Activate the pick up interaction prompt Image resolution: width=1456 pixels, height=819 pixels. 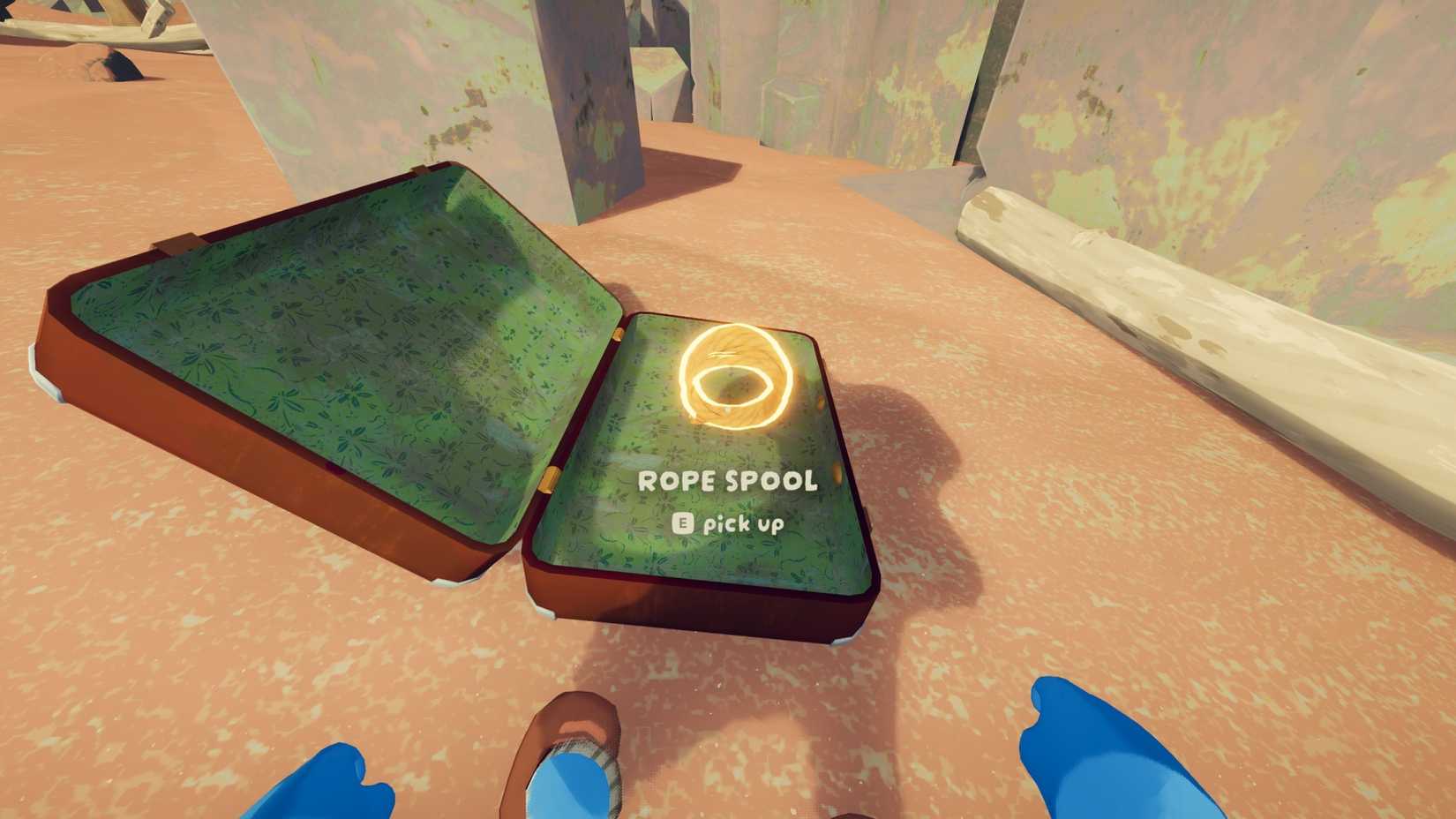[x=734, y=522]
